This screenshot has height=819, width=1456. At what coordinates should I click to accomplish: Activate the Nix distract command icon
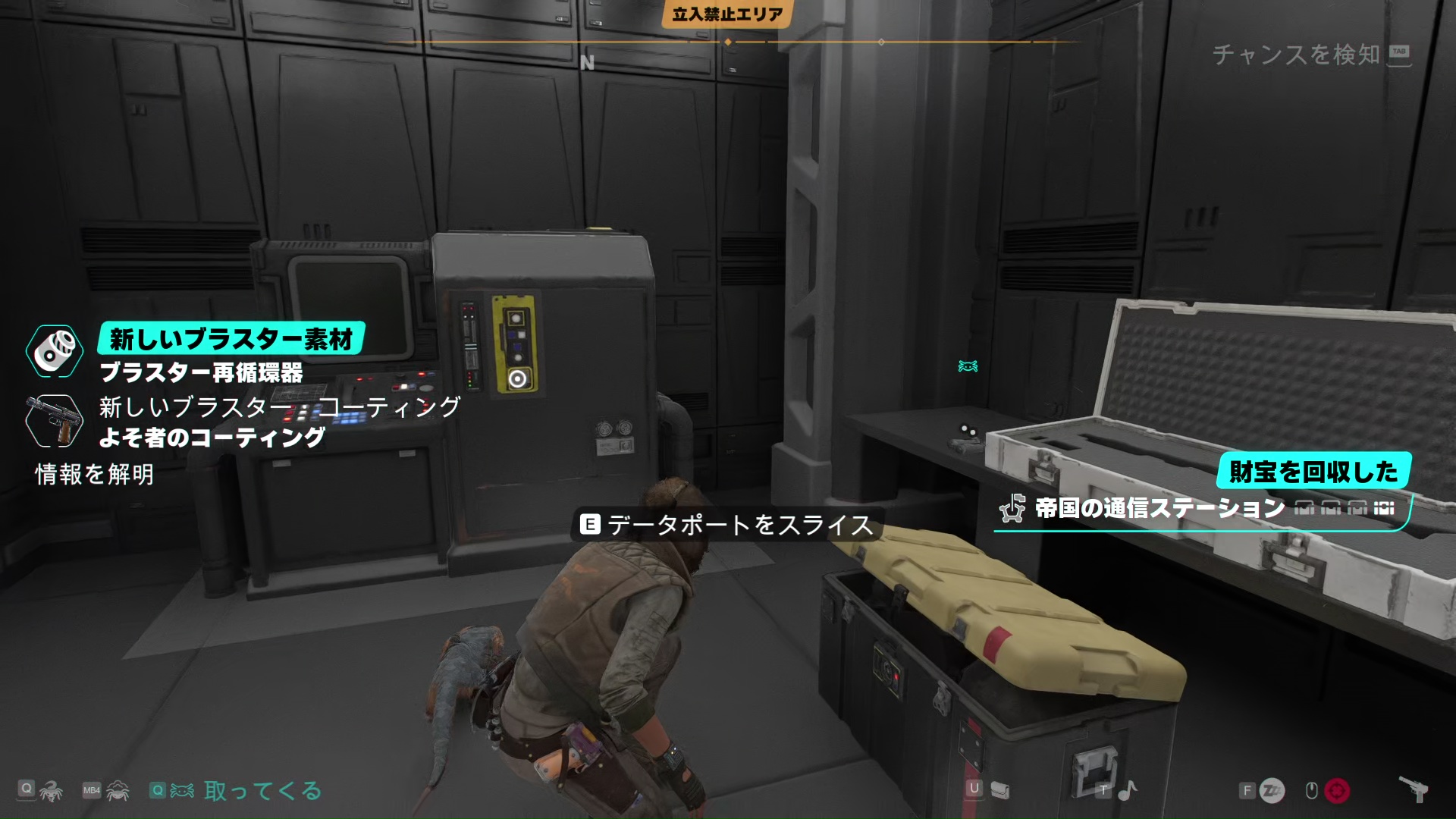[118, 791]
